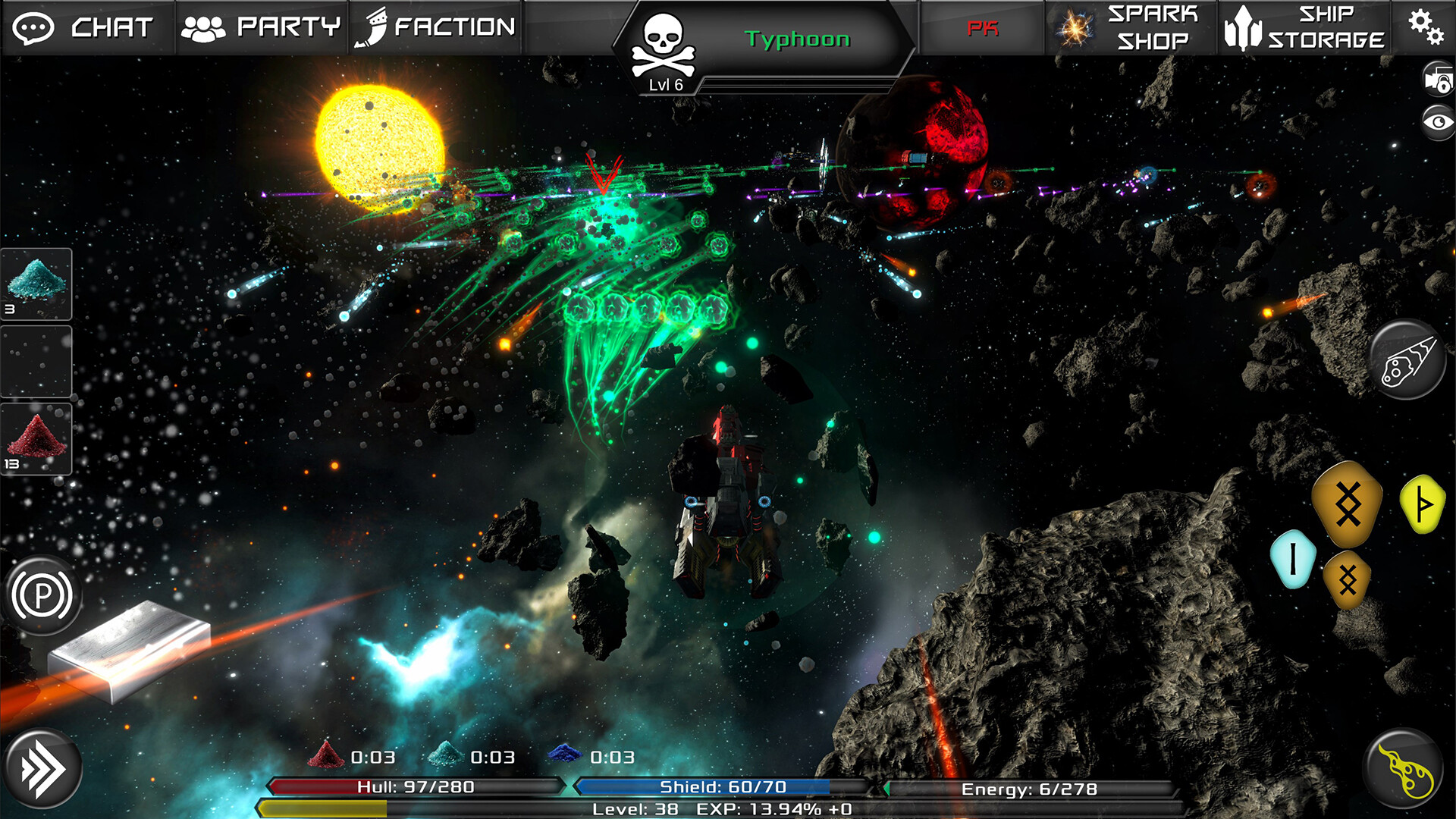Open the Party menu

[262, 27]
